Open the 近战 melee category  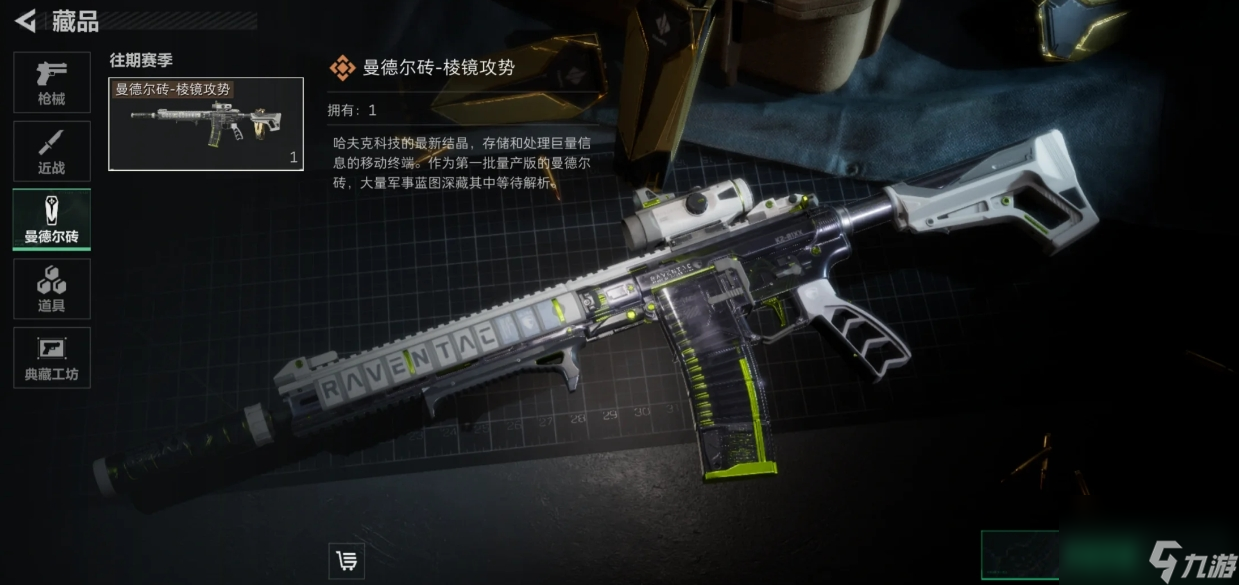pos(51,151)
